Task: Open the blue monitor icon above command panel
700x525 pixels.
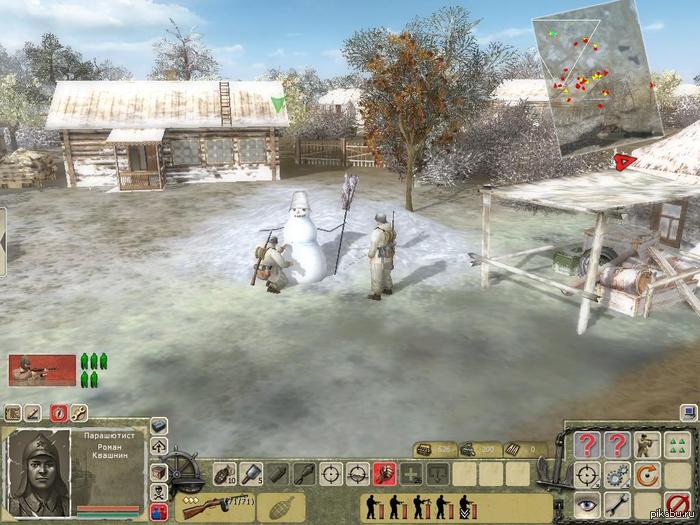Action: click(688, 411)
